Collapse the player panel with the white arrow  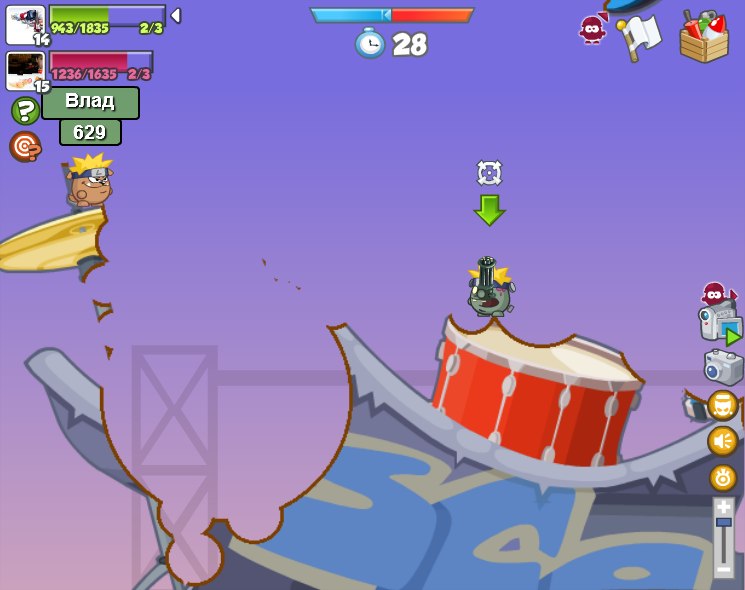click(176, 16)
